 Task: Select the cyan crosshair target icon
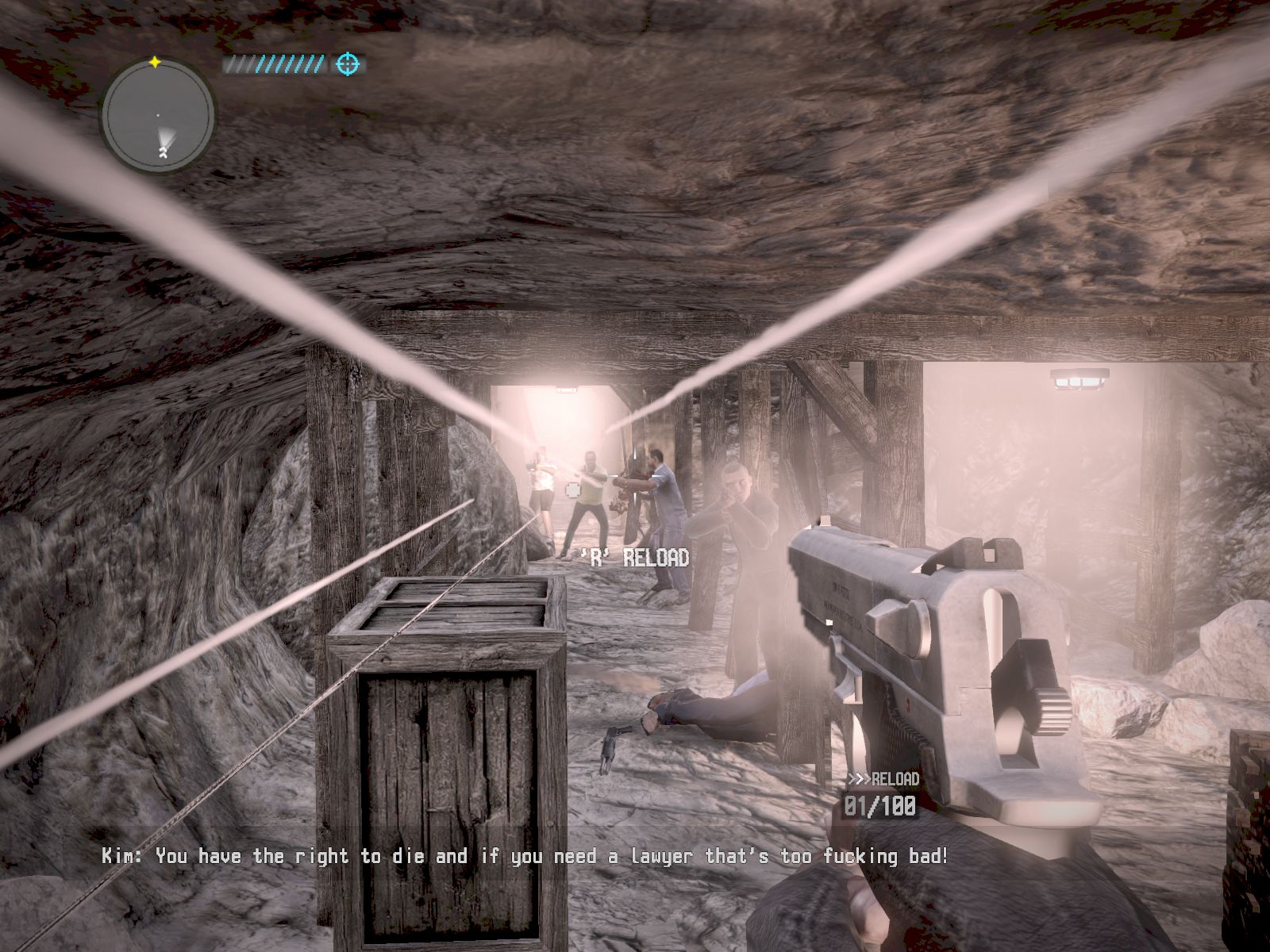[x=348, y=64]
